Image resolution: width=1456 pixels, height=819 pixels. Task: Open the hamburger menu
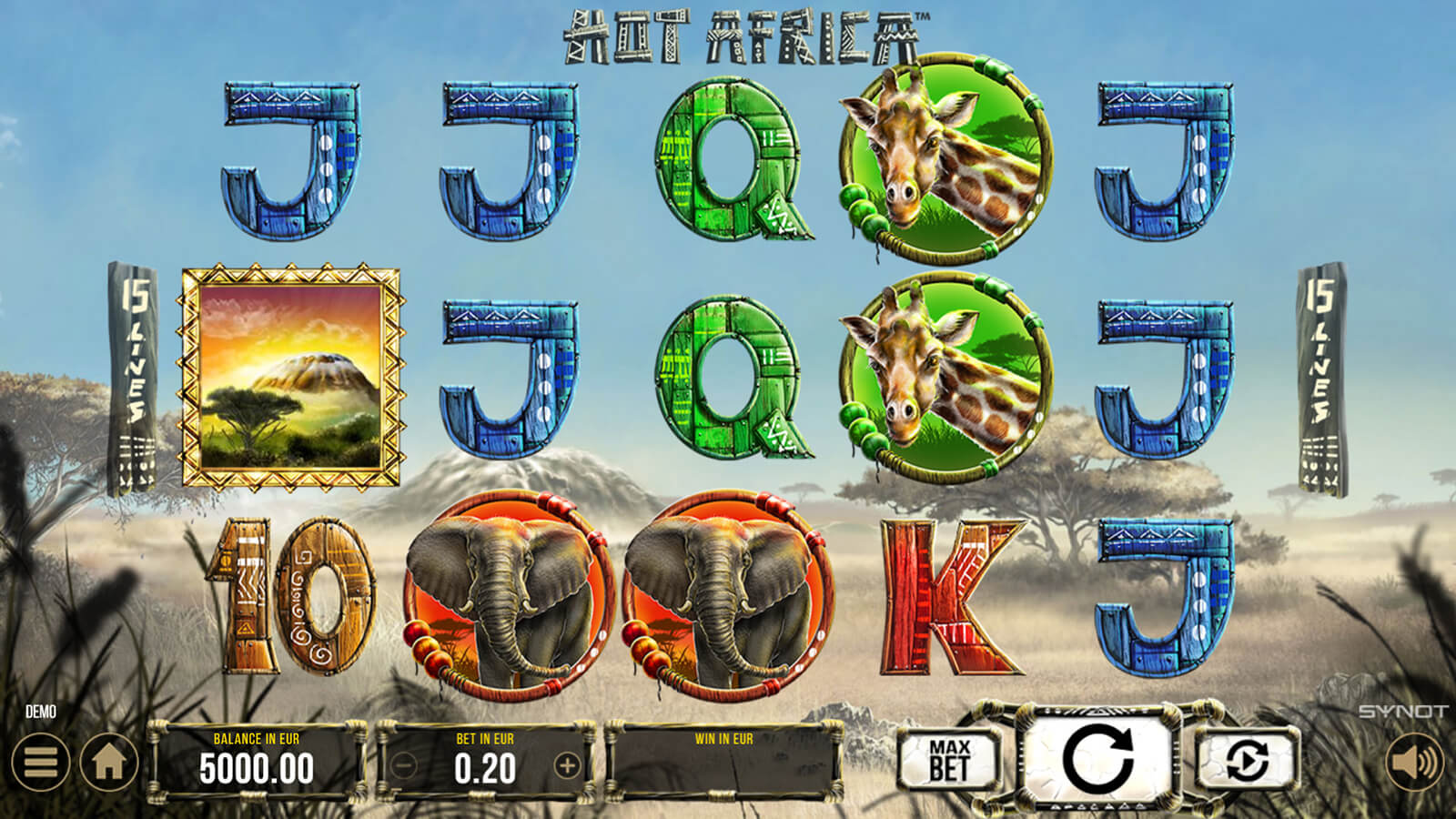[40, 763]
